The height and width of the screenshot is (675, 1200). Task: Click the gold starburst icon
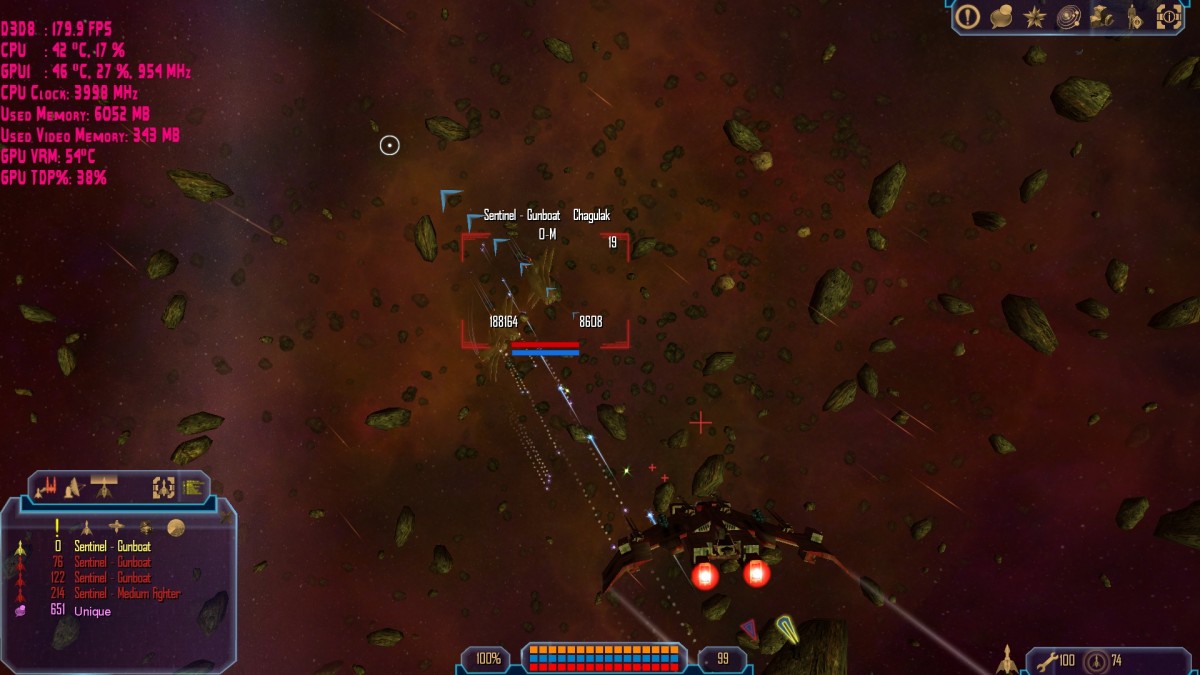pyautogui.click(x=1035, y=16)
